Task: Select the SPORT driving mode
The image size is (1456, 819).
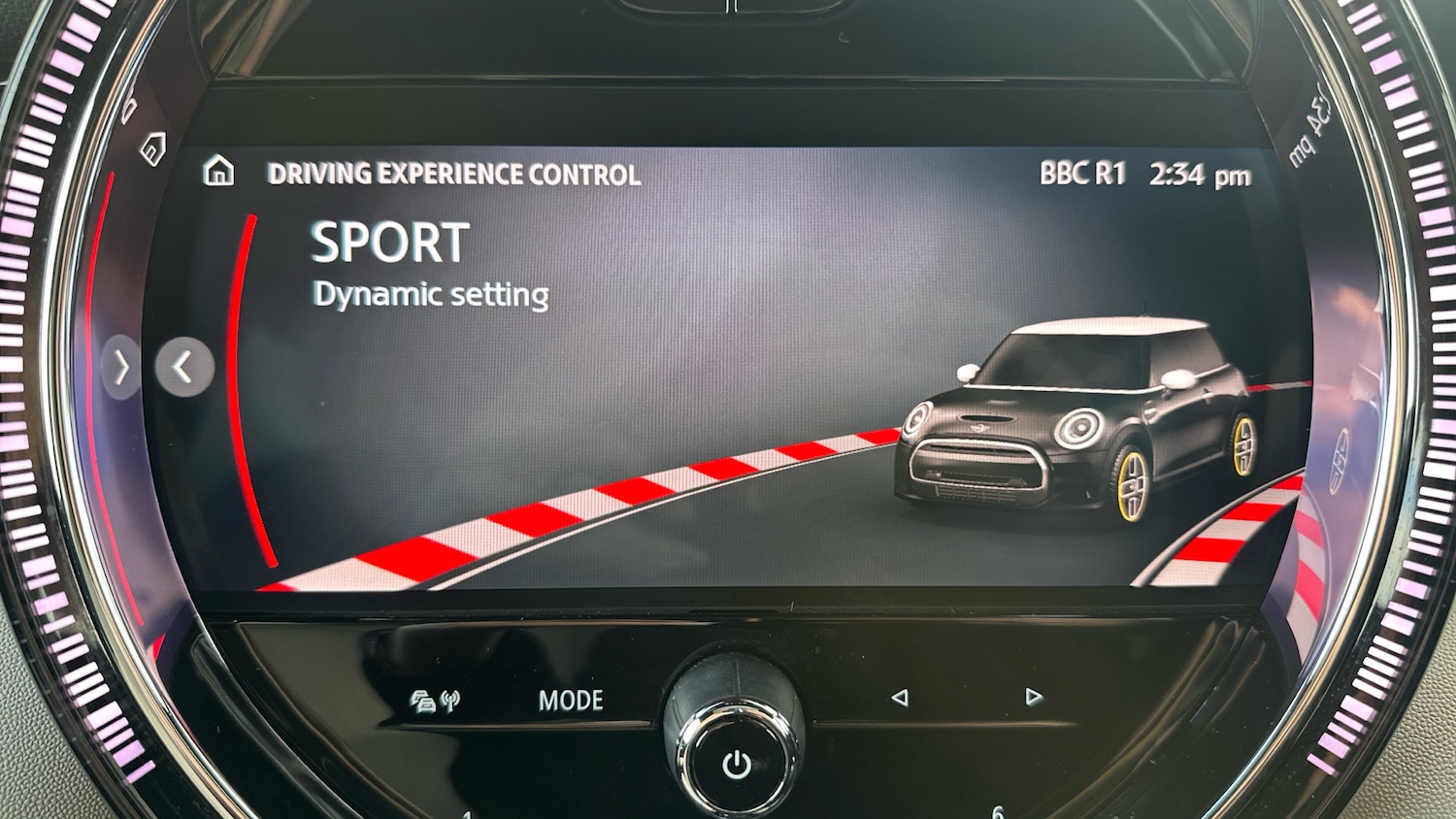Action: (x=386, y=244)
